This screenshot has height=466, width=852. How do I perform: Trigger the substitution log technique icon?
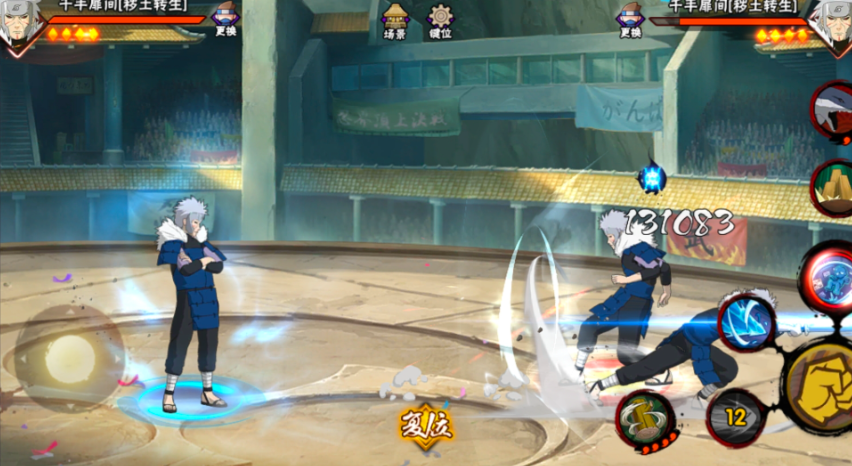tap(645, 417)
